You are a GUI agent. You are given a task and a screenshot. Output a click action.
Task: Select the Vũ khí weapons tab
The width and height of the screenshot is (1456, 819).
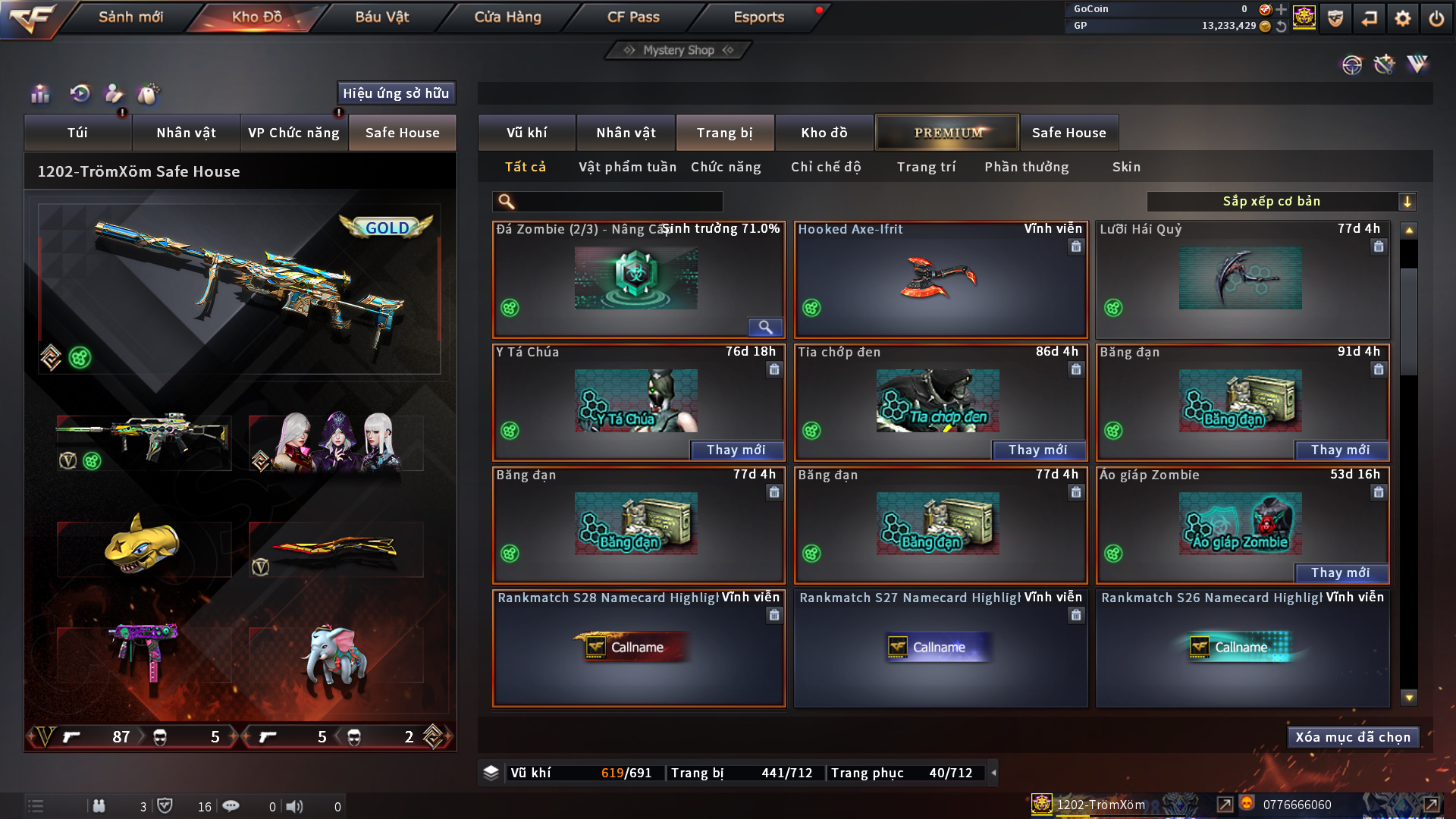click(526, 133)
